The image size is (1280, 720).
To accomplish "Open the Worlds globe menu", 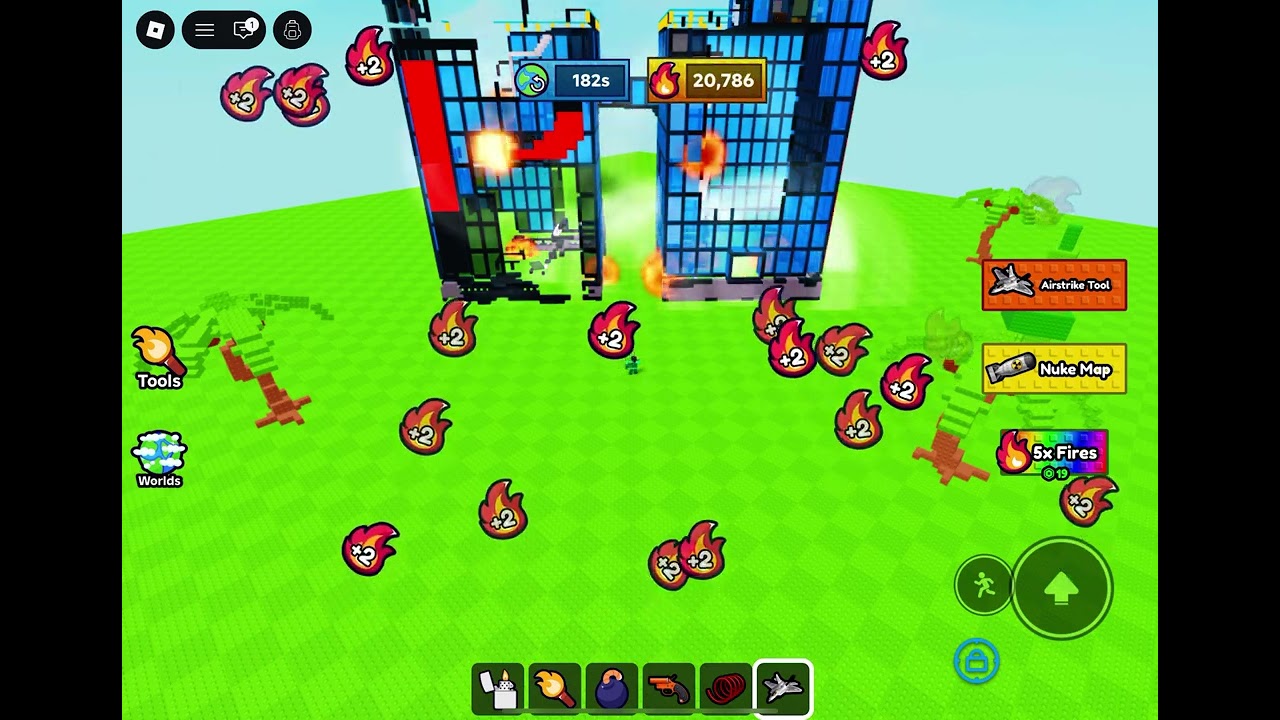I will tap(159, 459).
